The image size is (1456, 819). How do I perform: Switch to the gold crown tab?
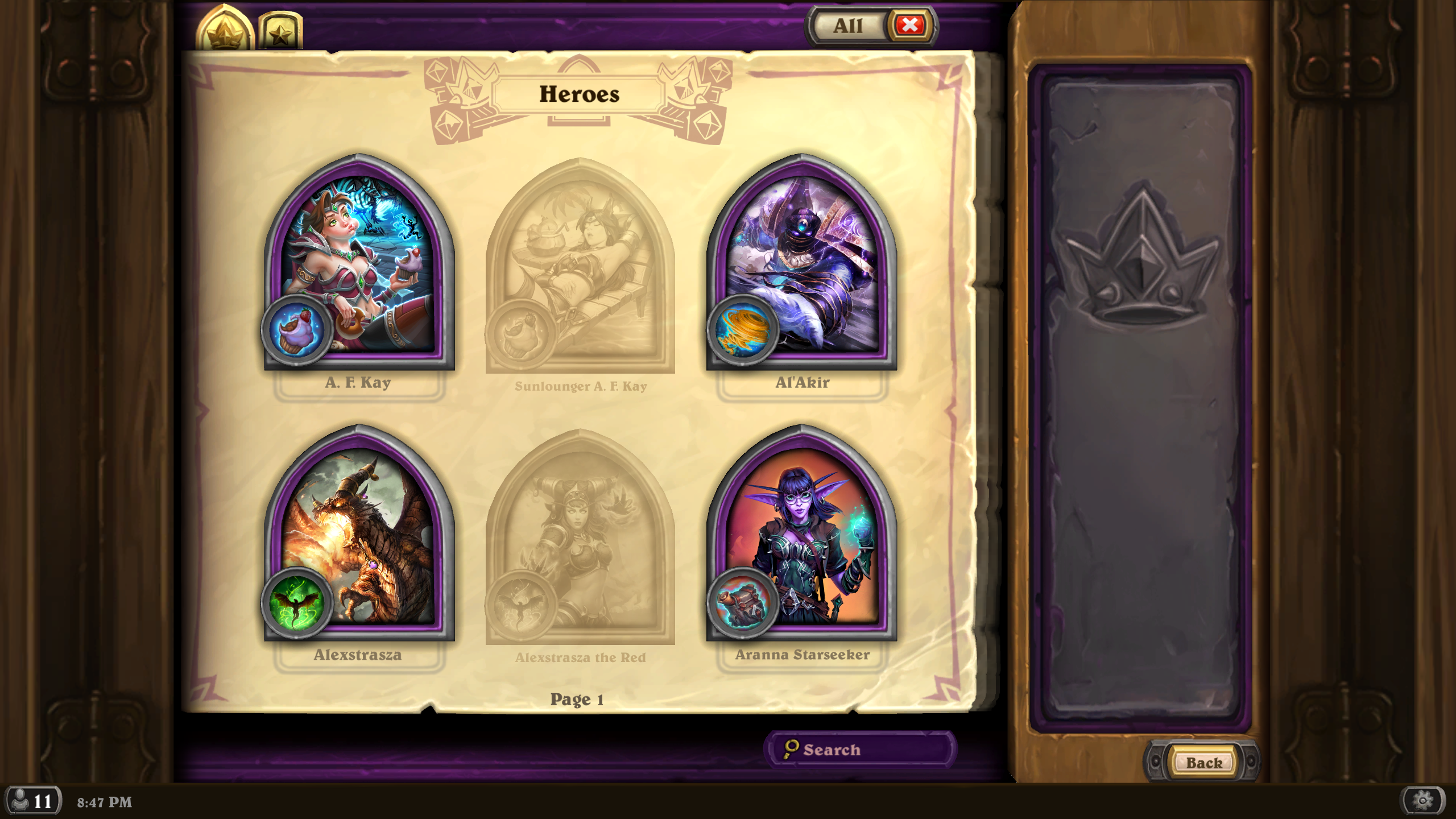(x=225, y=31)
